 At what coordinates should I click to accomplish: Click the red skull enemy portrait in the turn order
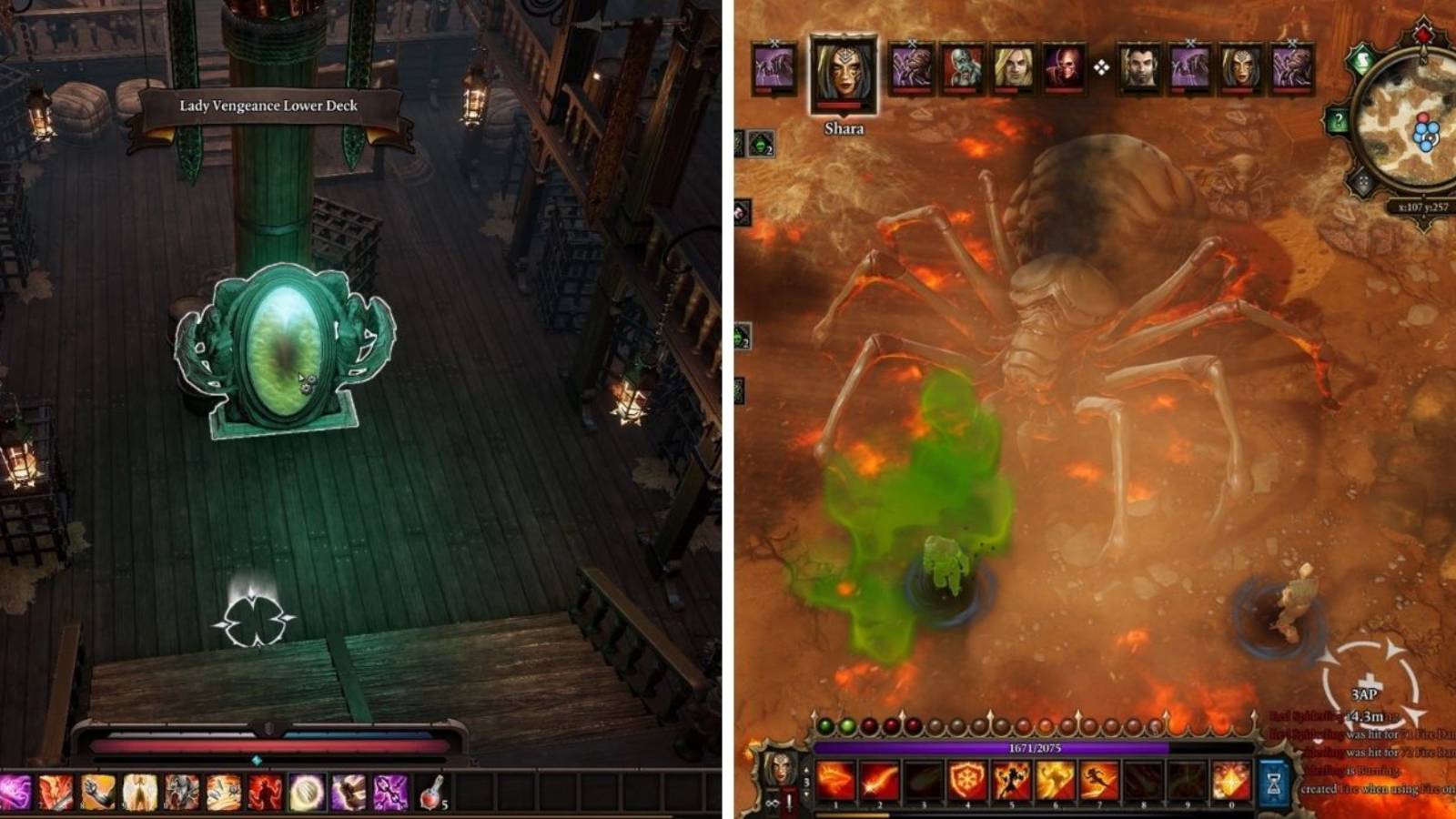pyautogui.click(x=1063, y=68)
